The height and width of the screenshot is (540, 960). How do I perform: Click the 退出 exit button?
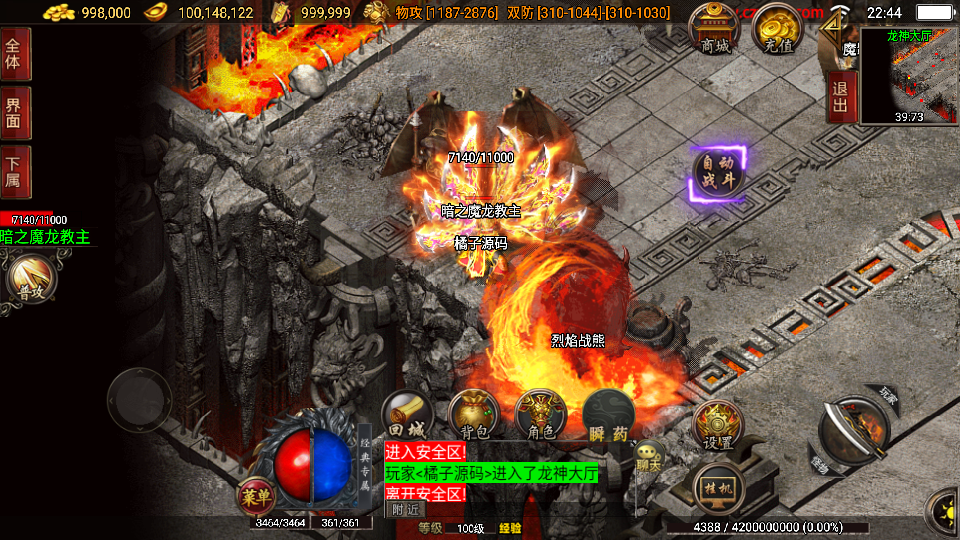point(841,97)
